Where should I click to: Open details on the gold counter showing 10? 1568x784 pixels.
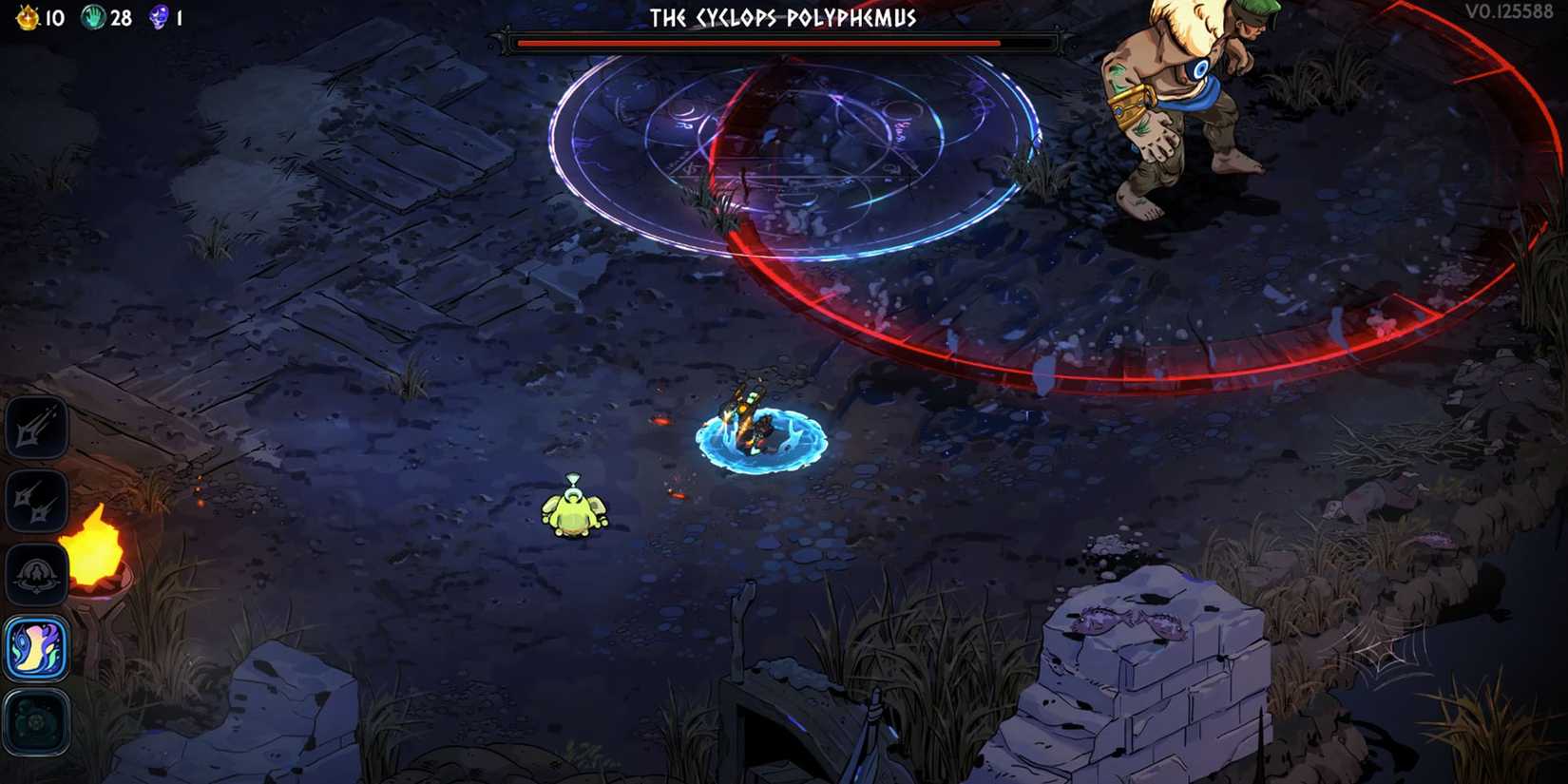pyautogui.click(x=49, y=16)
